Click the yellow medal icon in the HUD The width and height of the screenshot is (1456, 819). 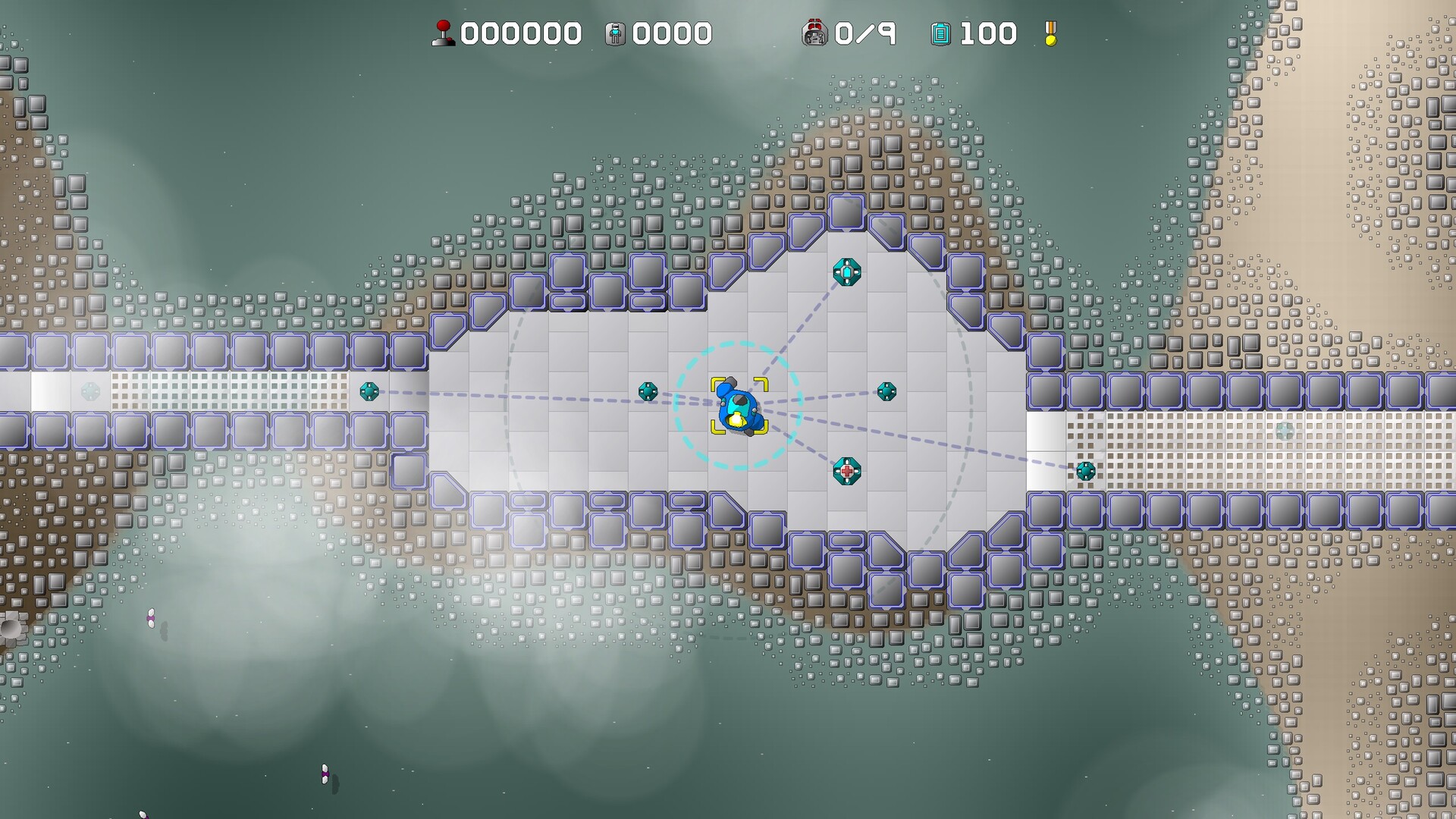pos(1050,33)
